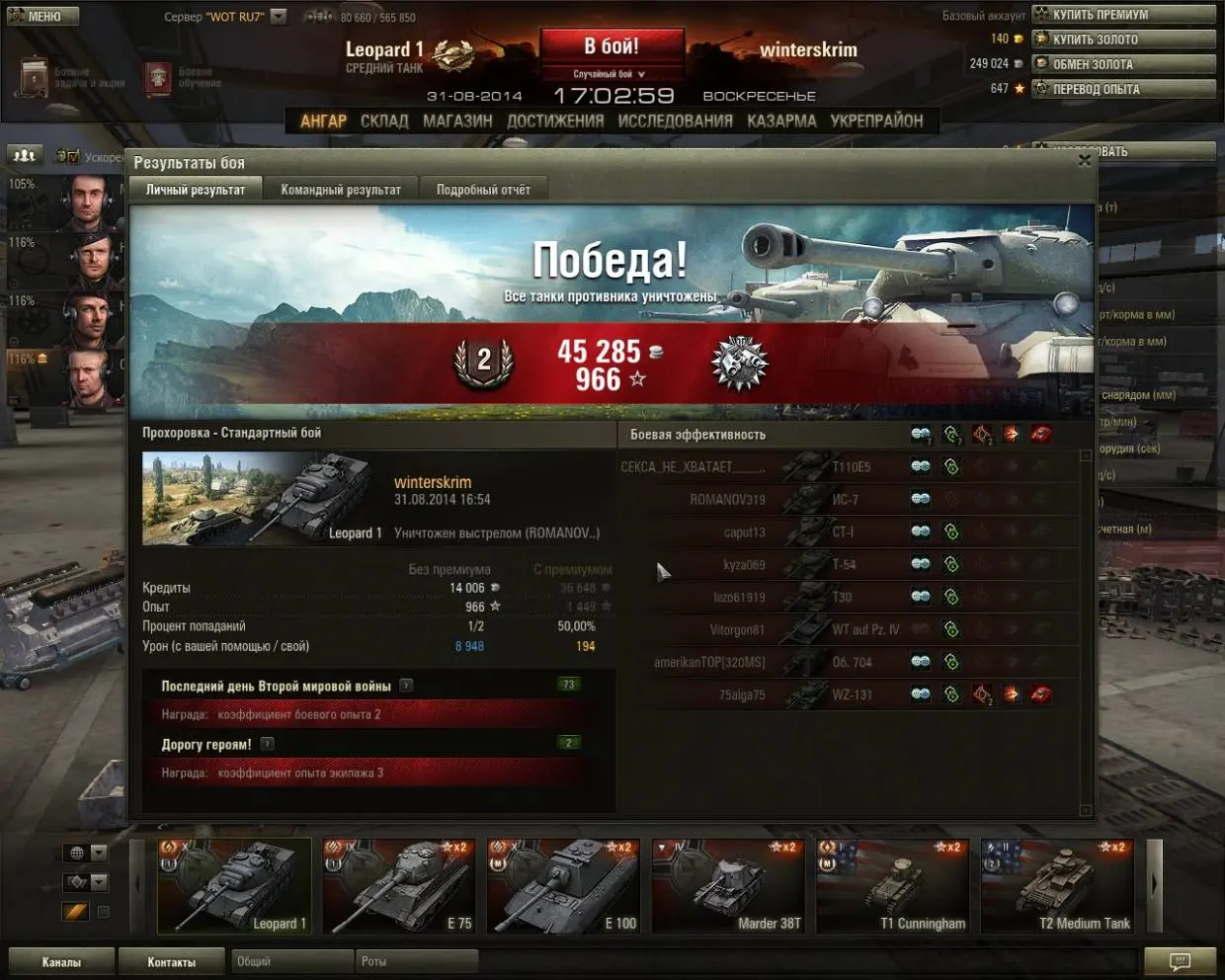Open the Каналы chat channels
Screen dimensions: 1225x980
[61, 961]
